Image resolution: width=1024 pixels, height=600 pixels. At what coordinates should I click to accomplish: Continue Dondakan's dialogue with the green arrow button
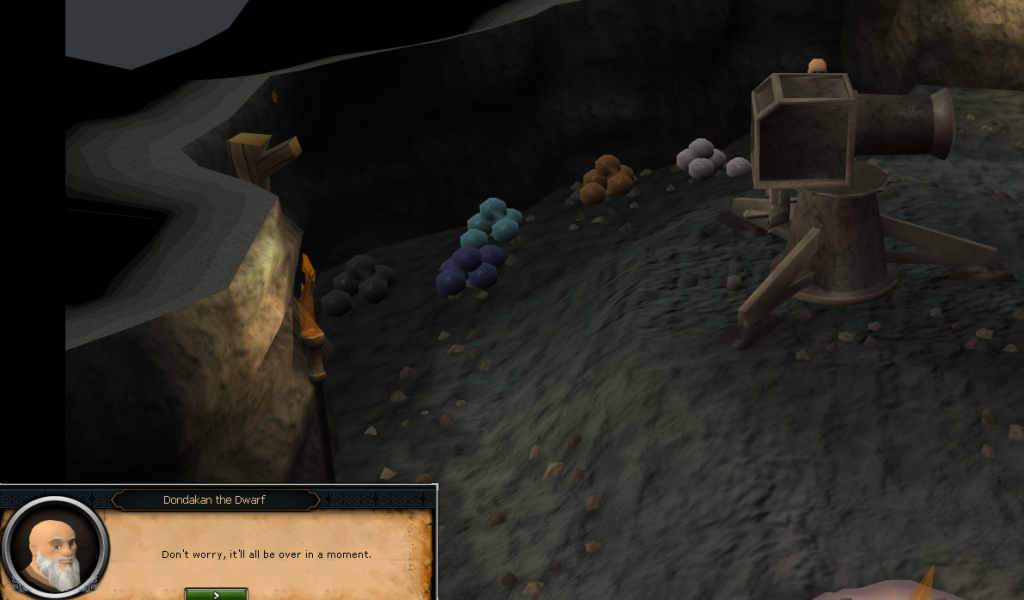(216, 594)
